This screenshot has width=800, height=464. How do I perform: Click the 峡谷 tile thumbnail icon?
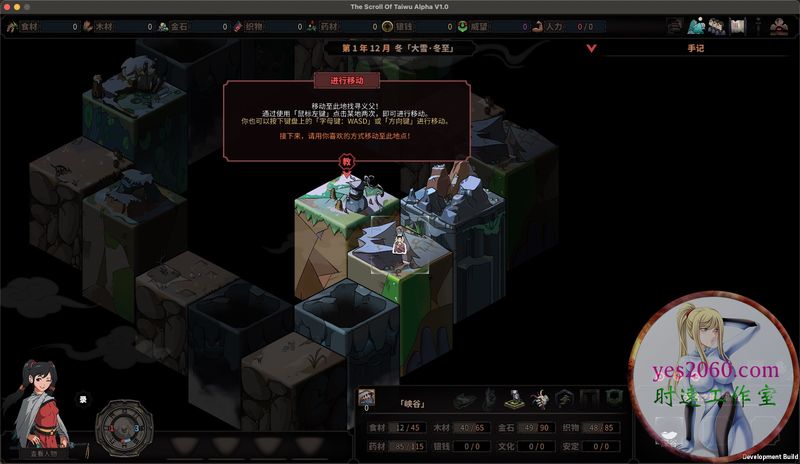(366, 397)
